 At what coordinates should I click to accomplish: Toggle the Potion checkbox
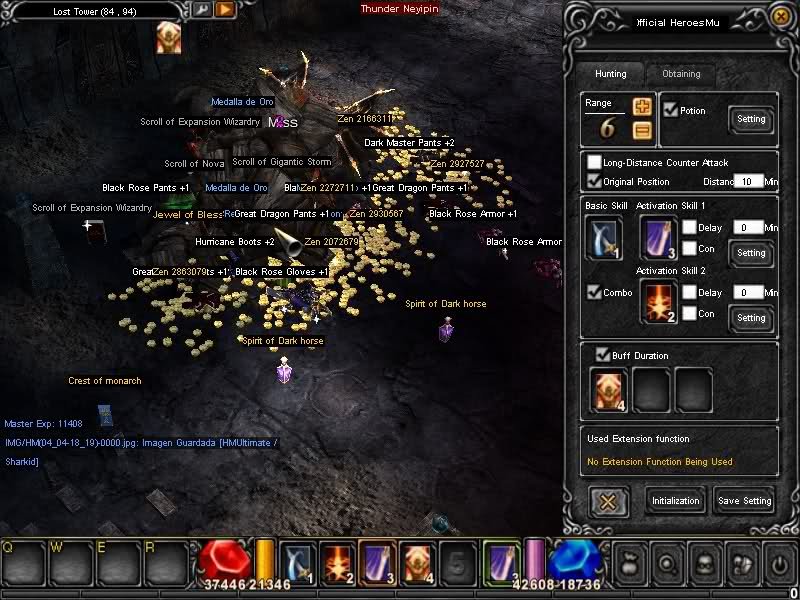coord(670,110)
